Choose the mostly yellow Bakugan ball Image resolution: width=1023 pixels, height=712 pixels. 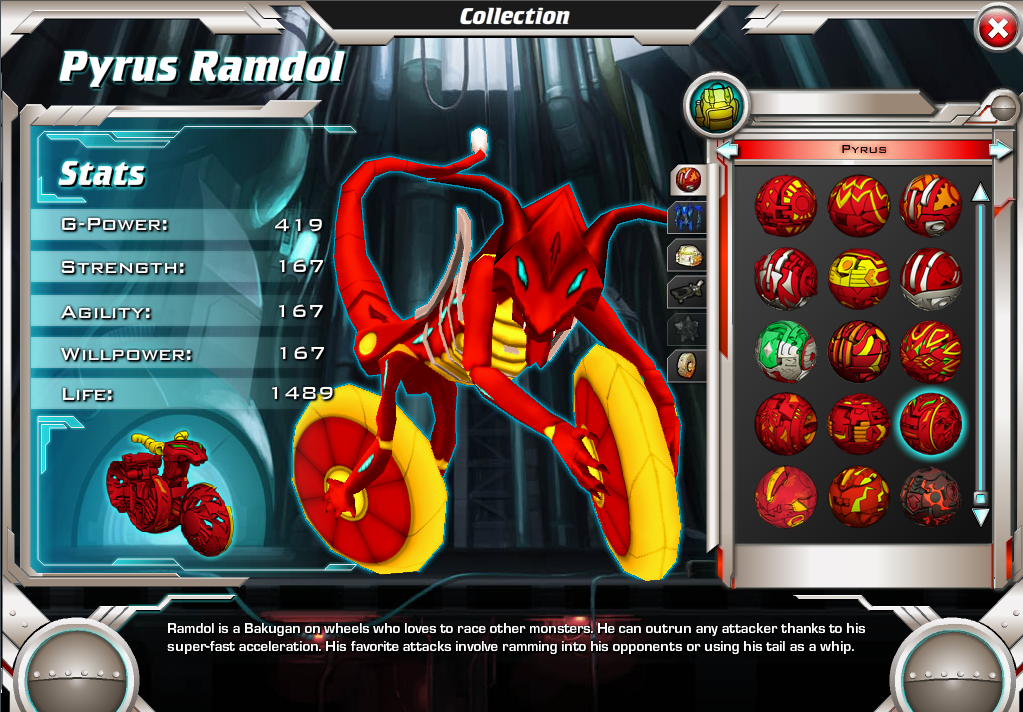tap(859, 278)
